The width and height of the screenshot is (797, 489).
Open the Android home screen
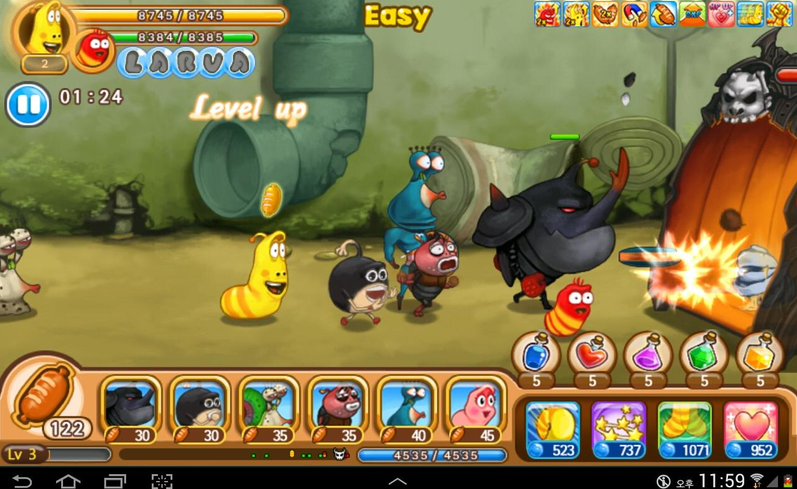click(x=68, y=481)
